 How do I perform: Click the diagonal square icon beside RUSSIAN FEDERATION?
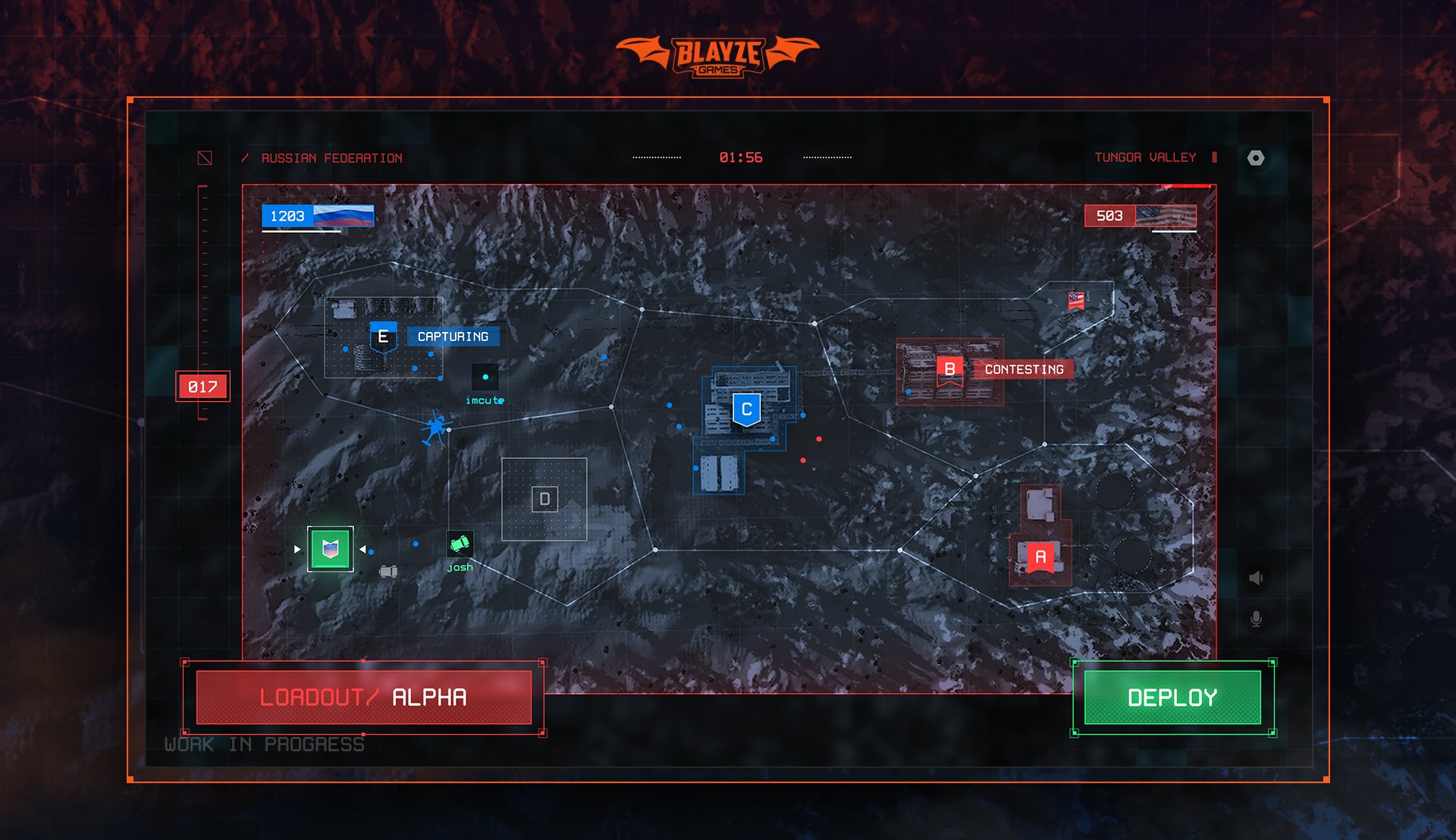tap(203, 157)
